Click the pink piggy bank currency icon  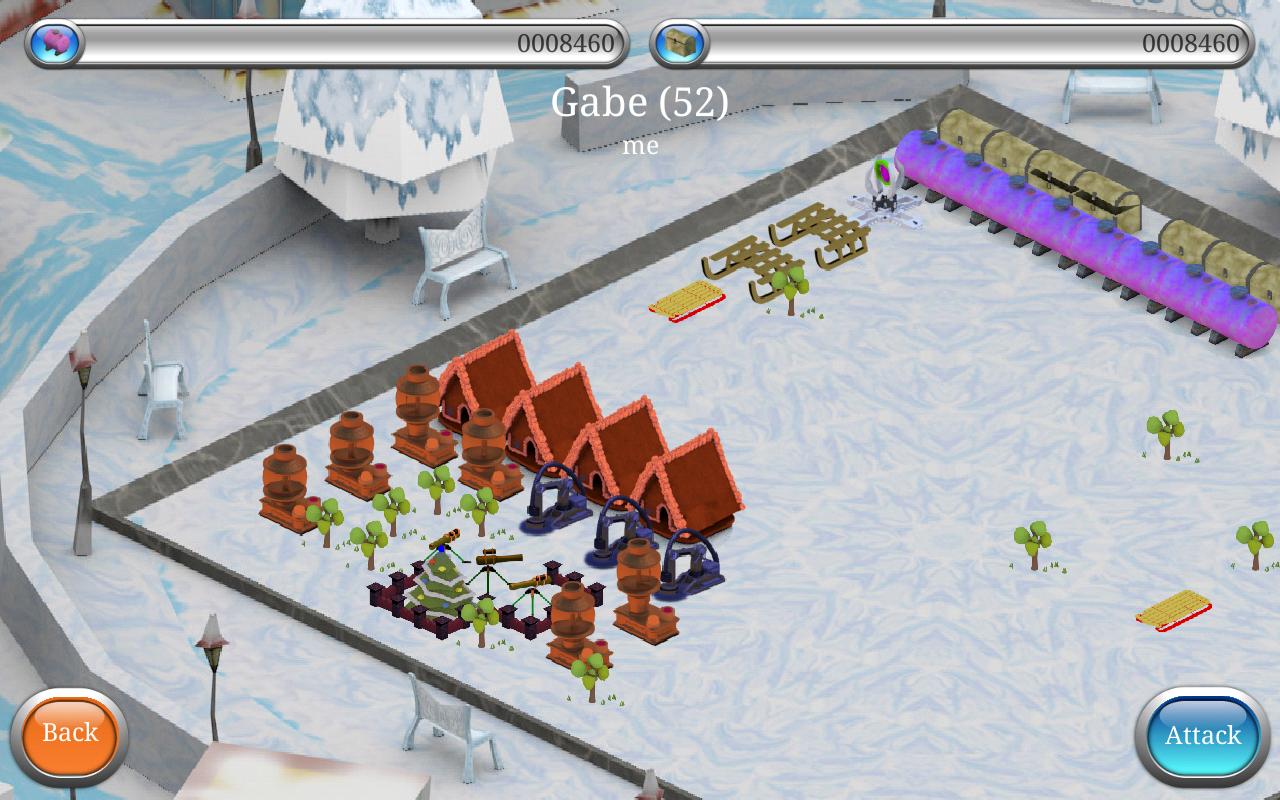(55, 43)
